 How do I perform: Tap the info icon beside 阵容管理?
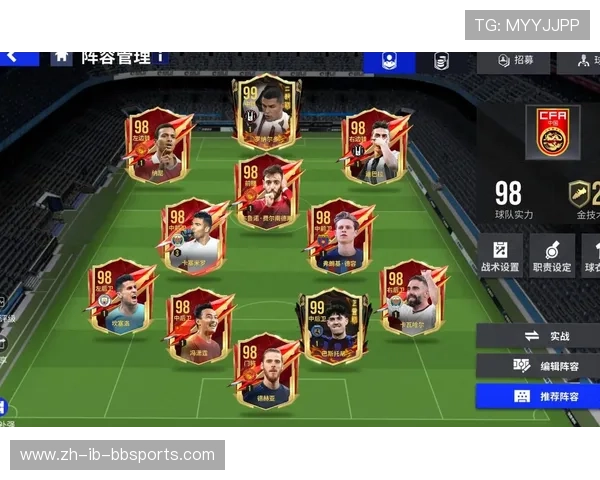click(160, 57)
